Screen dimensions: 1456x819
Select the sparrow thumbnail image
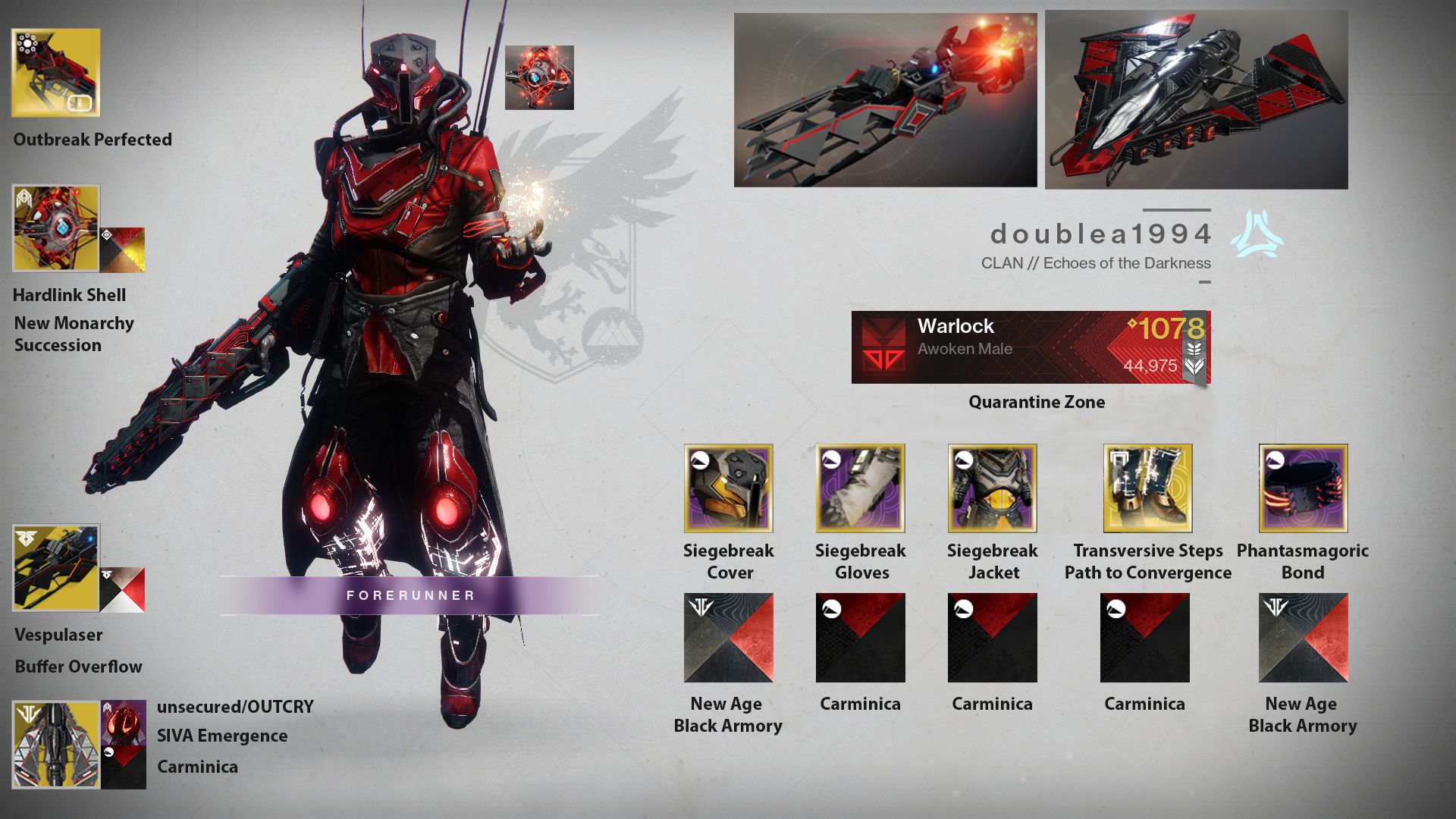pos(885,97)
